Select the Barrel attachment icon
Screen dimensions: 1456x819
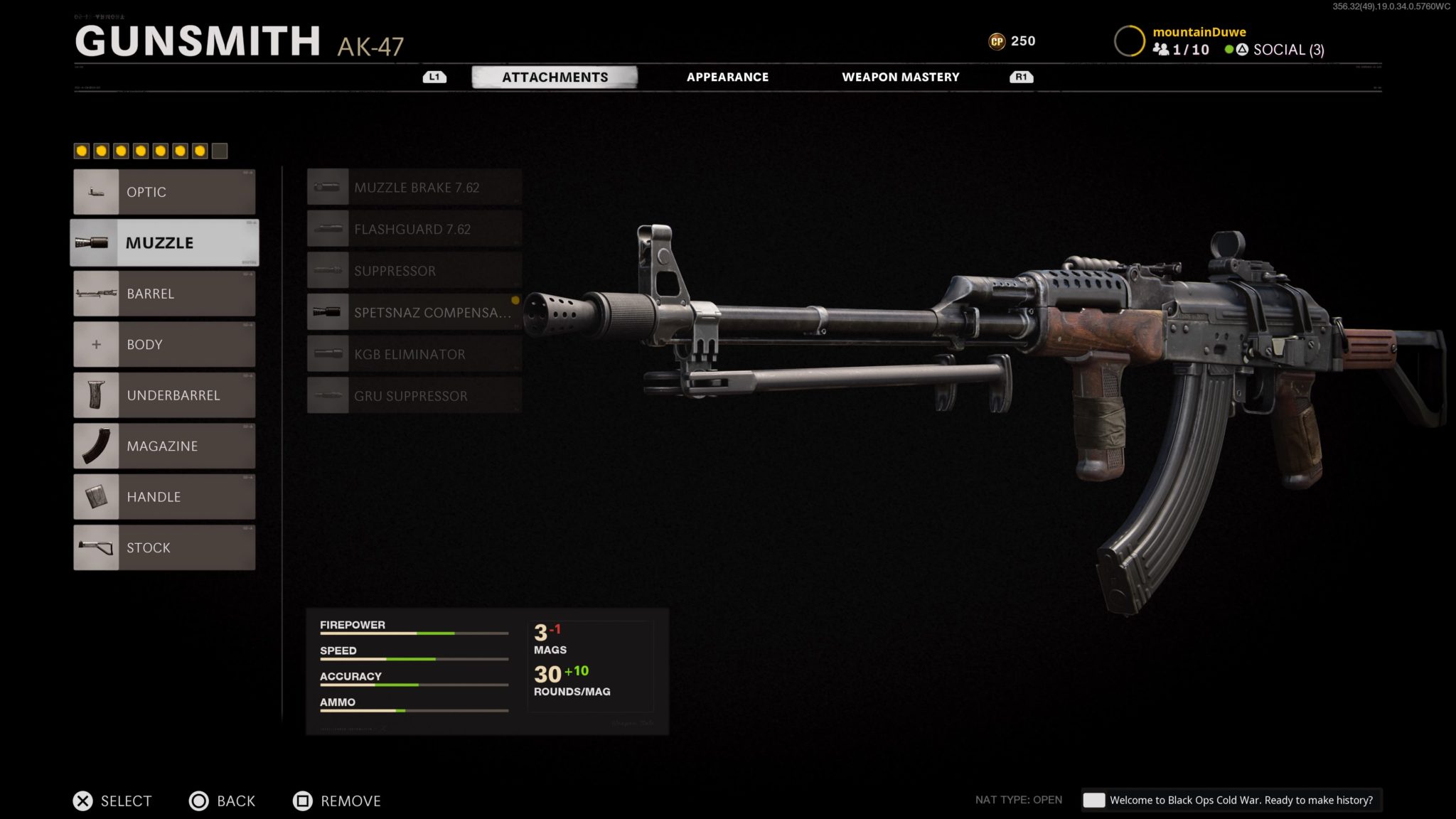[x=96, y=293]
